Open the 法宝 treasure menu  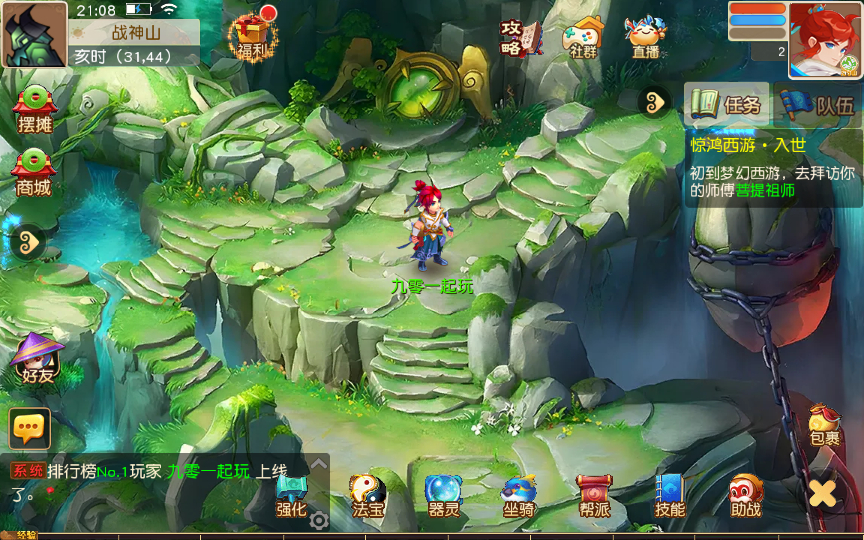(x=367, y=495)
